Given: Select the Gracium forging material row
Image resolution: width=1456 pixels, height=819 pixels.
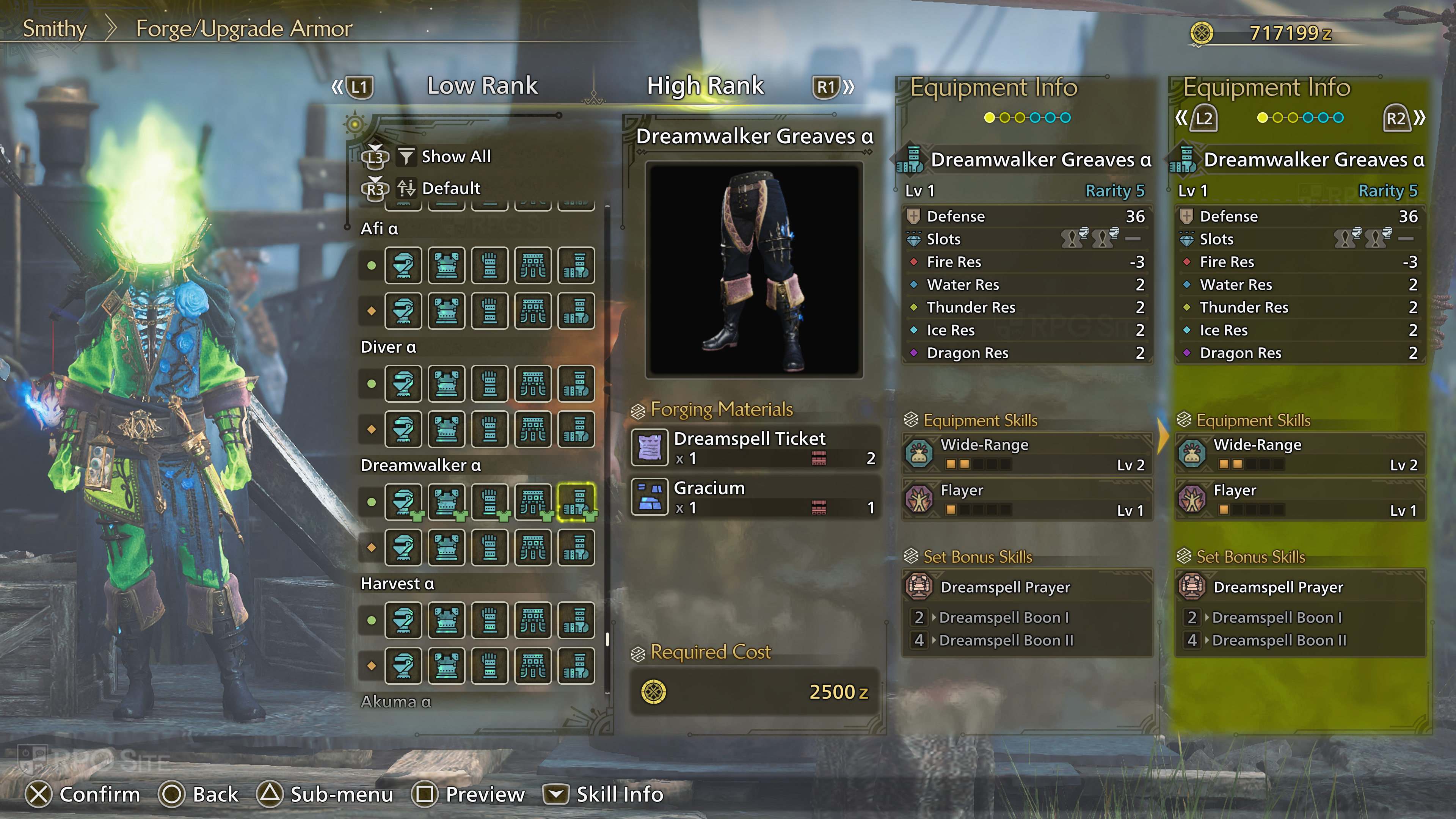Looking at the screenshot, I should (755, 497).
